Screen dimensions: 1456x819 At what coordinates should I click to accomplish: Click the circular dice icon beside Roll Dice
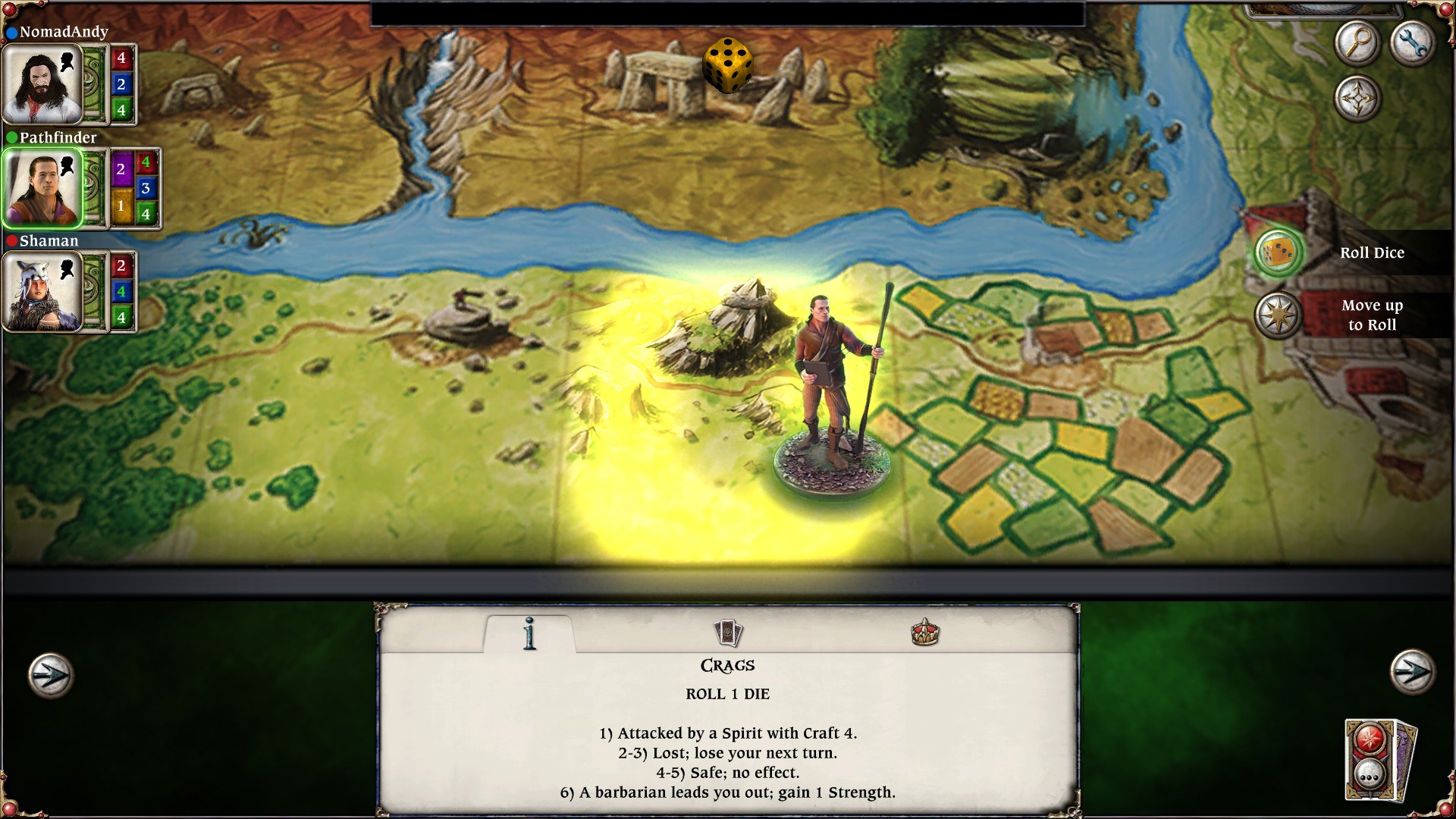tap(1279, 253)
